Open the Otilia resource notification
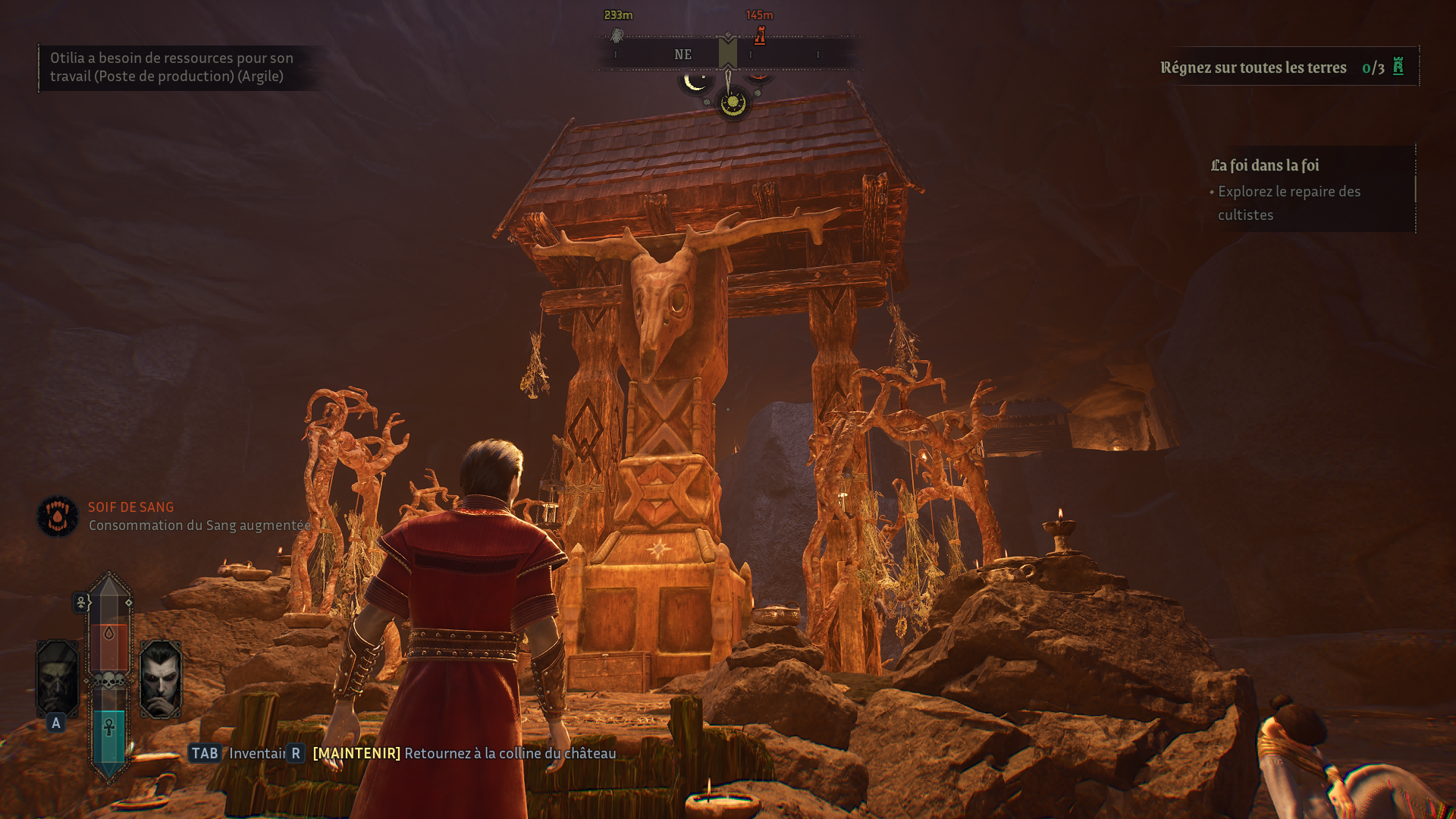1456x819 pixels. 171,67
